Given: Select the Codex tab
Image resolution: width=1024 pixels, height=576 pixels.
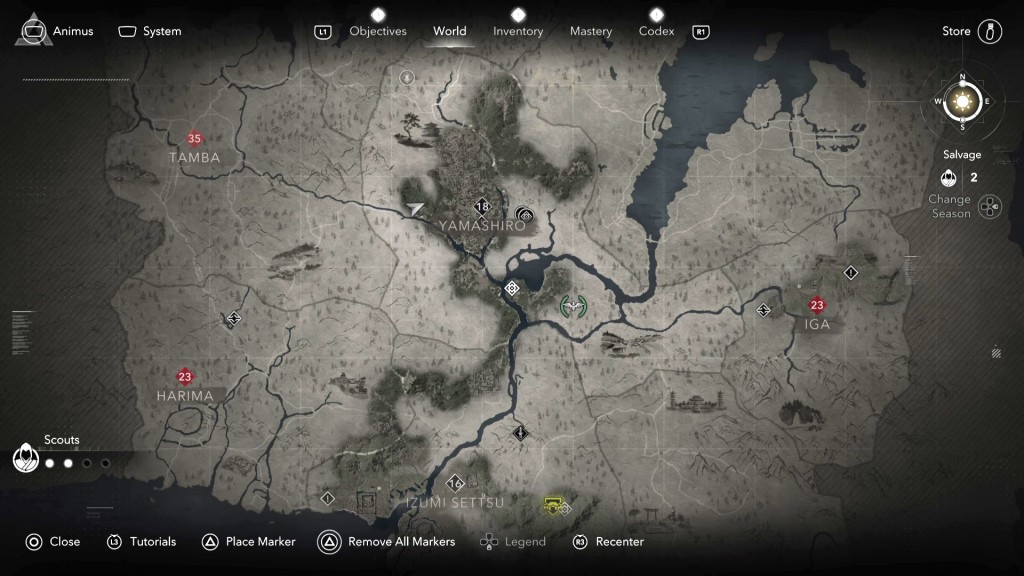Looking at the screenshot, I should [x=657, y=31].
